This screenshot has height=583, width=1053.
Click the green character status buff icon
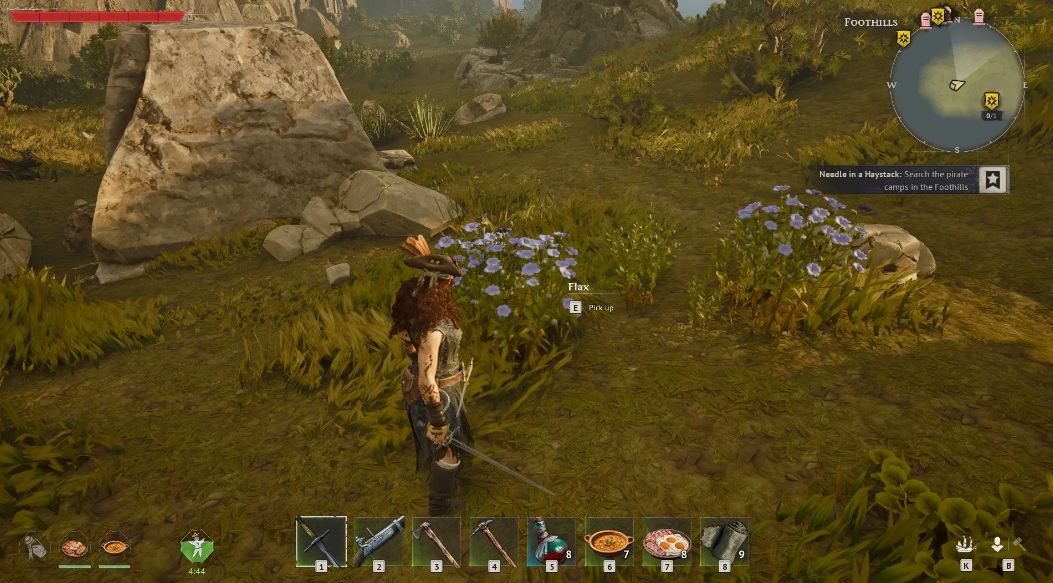pos(197,547)
